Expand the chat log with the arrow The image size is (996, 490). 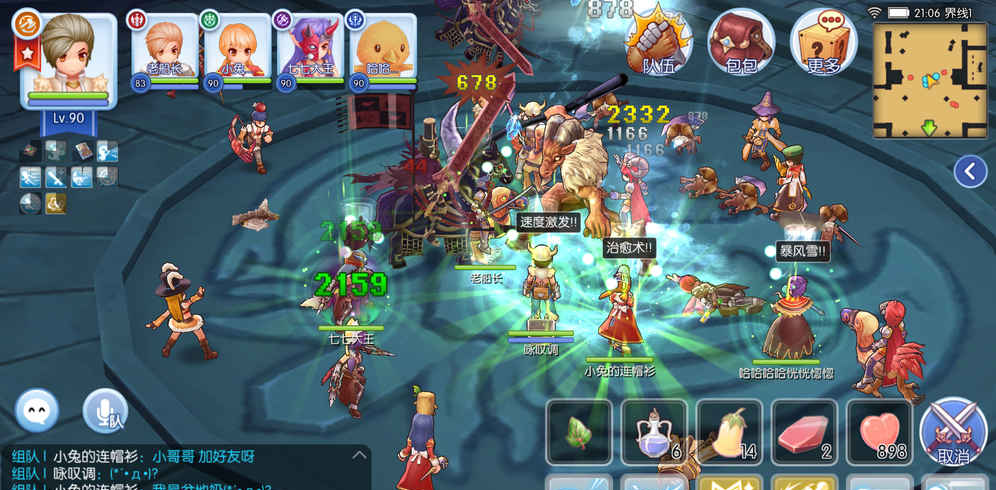[359, 455]
